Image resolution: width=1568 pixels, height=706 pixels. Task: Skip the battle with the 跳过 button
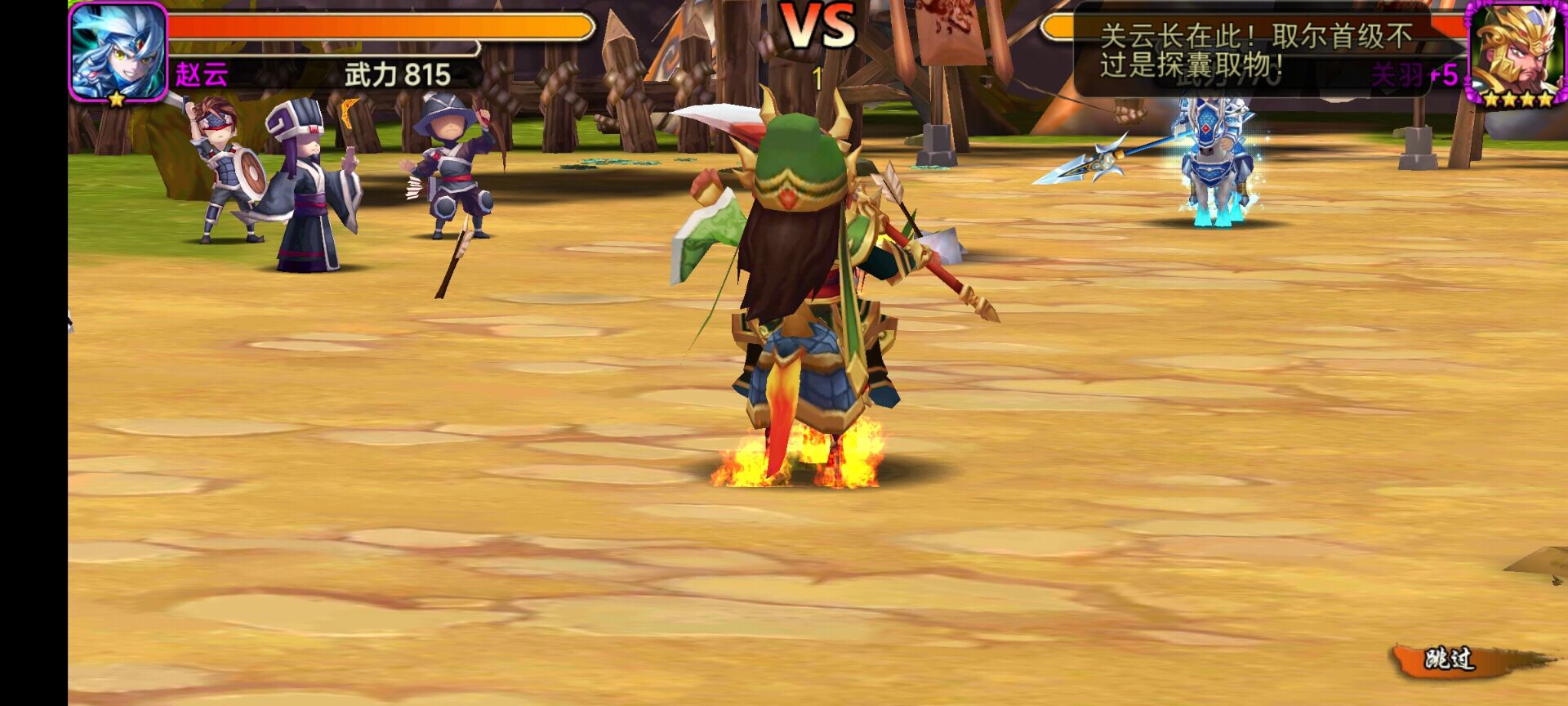click(1450, 660)
